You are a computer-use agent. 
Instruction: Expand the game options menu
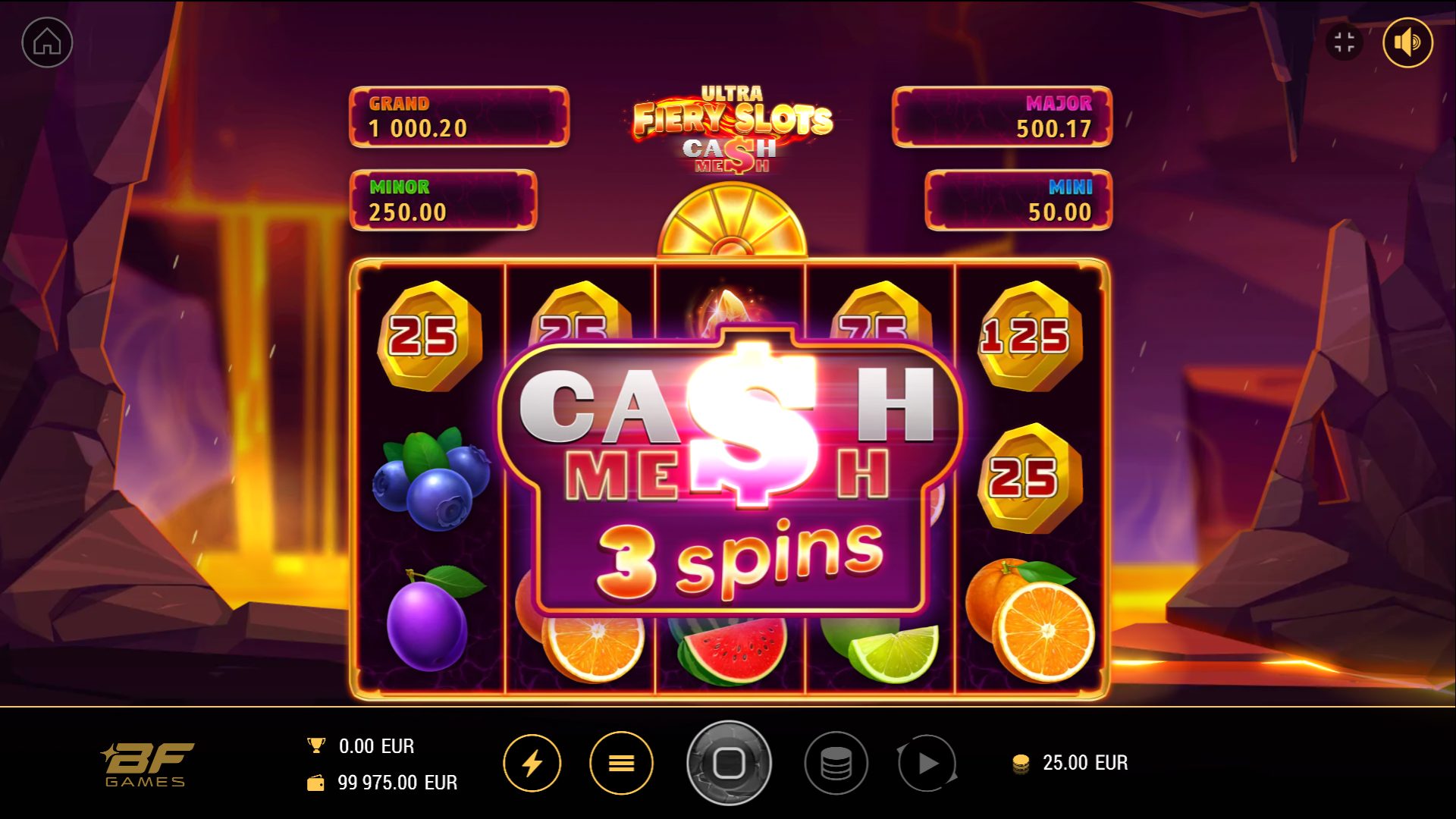621,764
